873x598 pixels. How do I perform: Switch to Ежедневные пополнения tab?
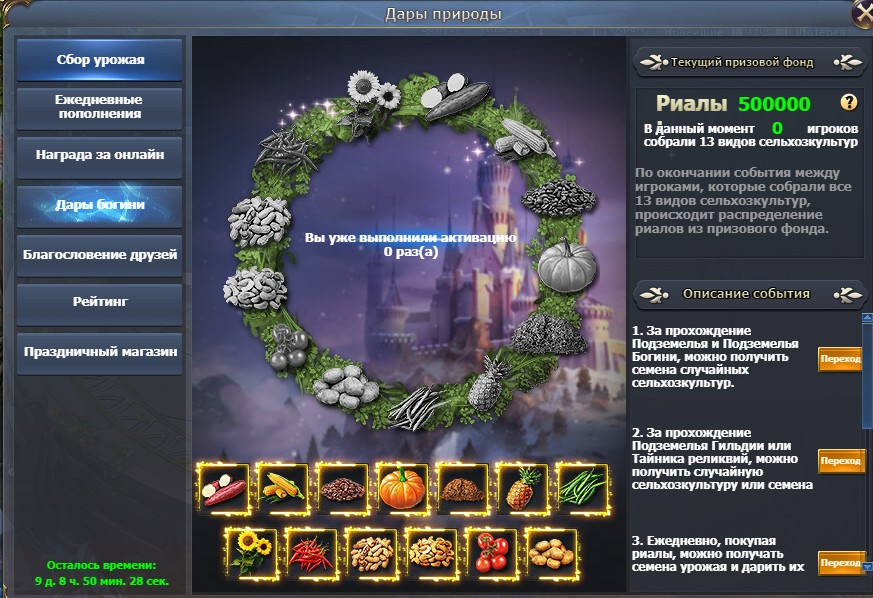pos(100,107)
